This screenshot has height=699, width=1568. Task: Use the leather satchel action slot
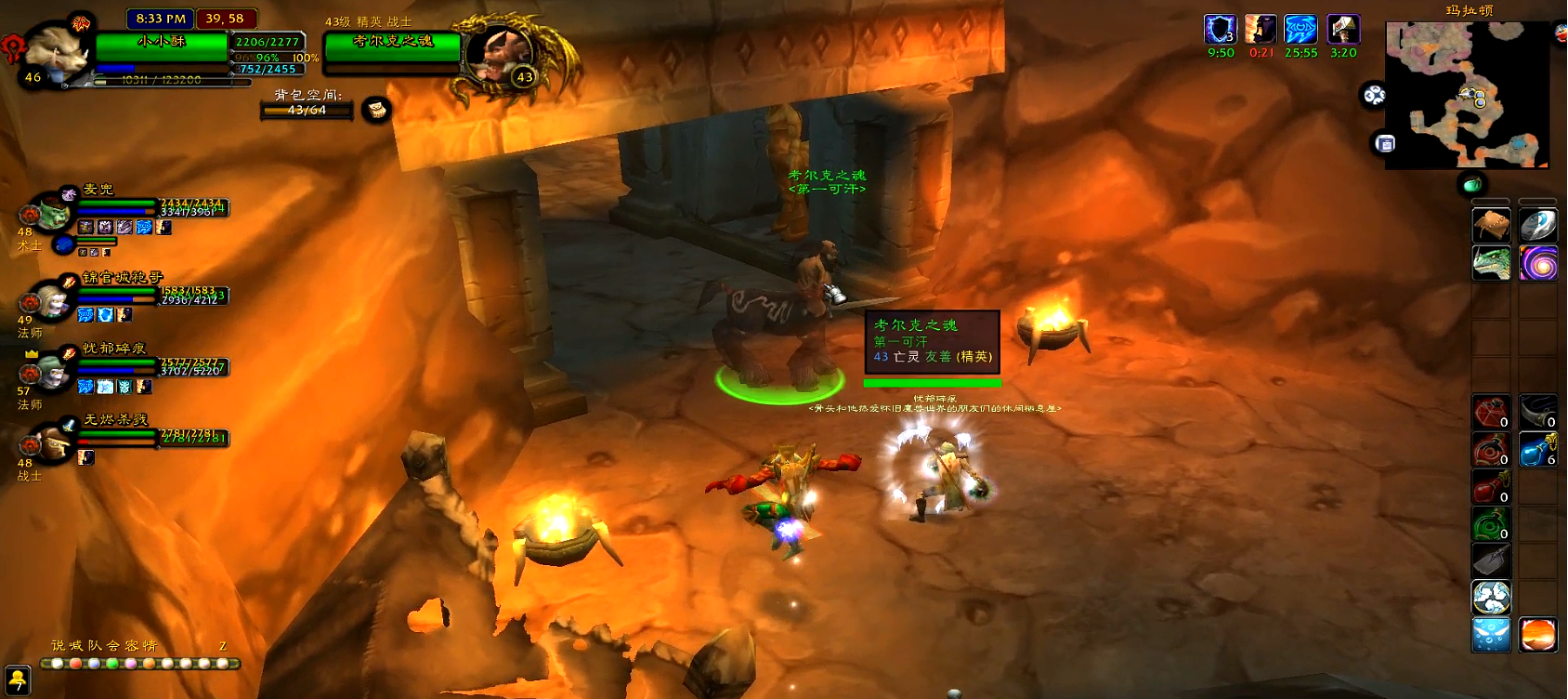coord(1491,226)
